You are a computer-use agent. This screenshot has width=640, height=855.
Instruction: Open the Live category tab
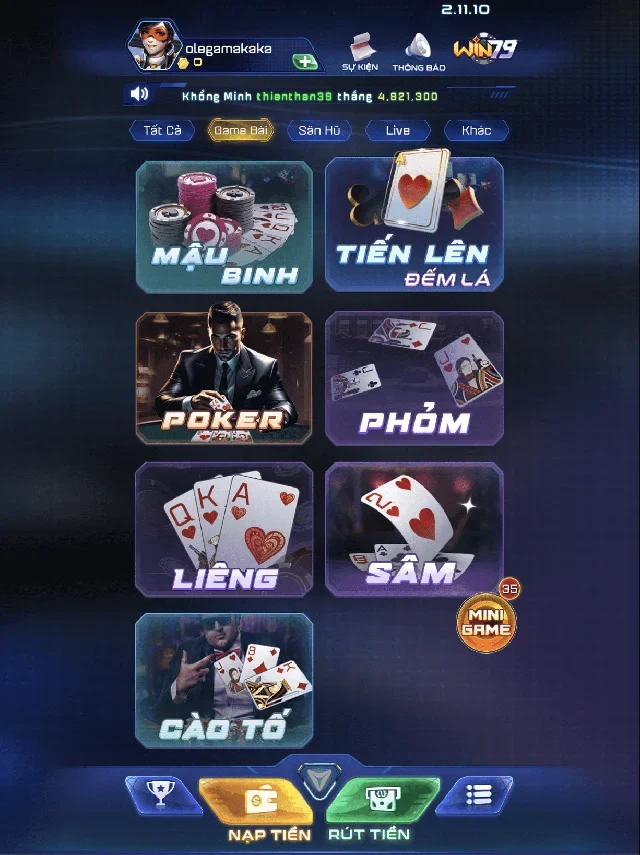point(397,131)
